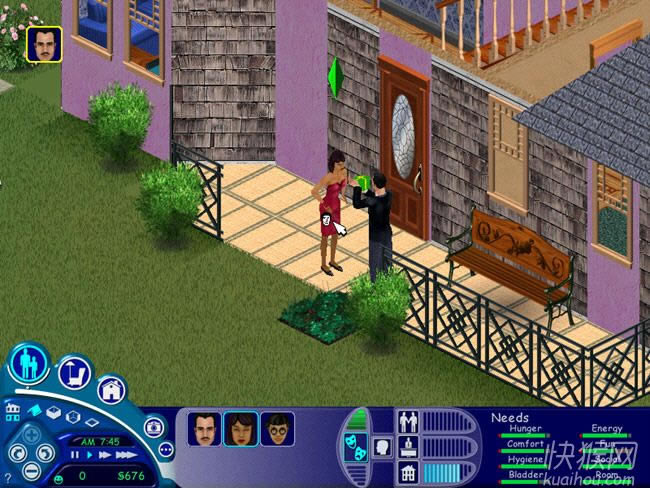Zoom out with the minus button
This screenshot has height=488, width=650.
point(32,470)
